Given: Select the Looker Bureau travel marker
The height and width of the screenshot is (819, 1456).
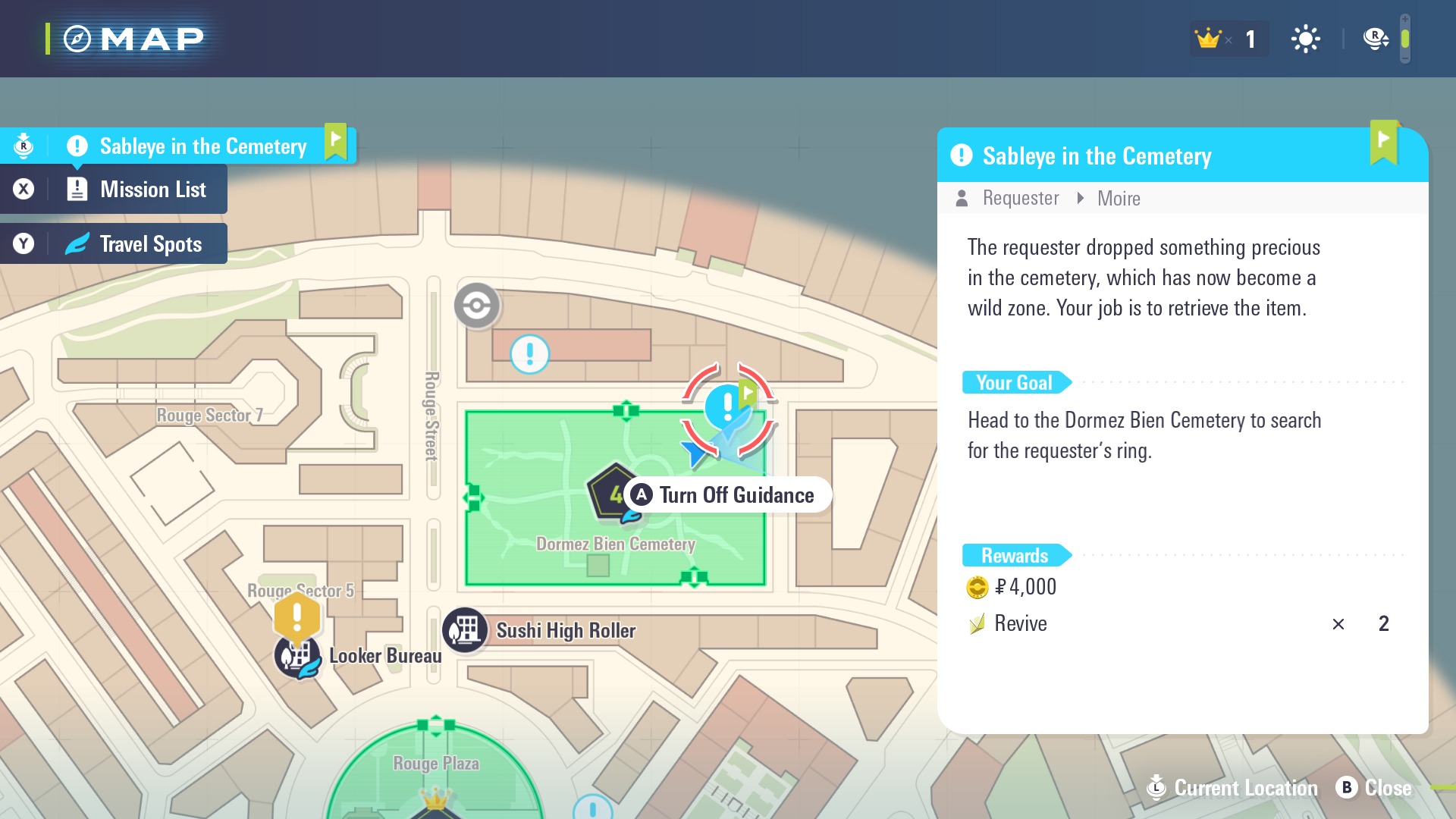Looking at the screenshot, I should 297,657.
